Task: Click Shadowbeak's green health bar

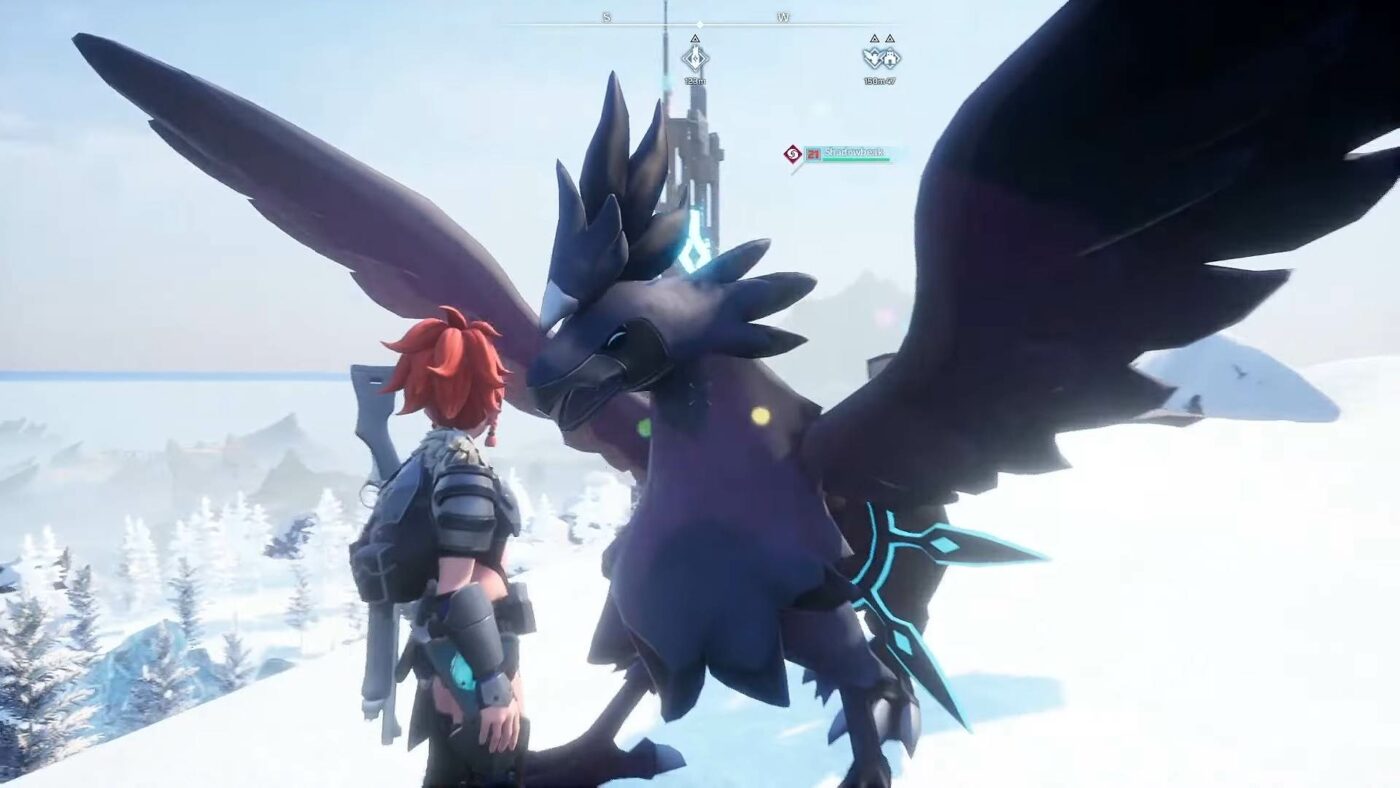Action: pyautogui.click(x=856, y=159)
